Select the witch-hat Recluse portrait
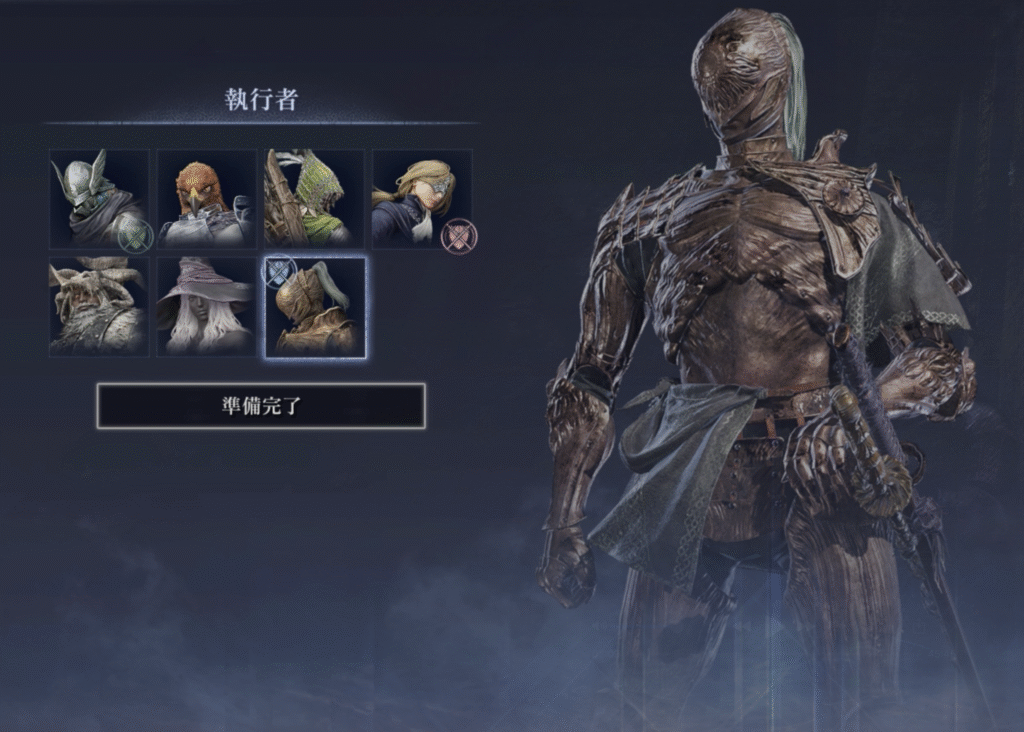 [207, 307]
